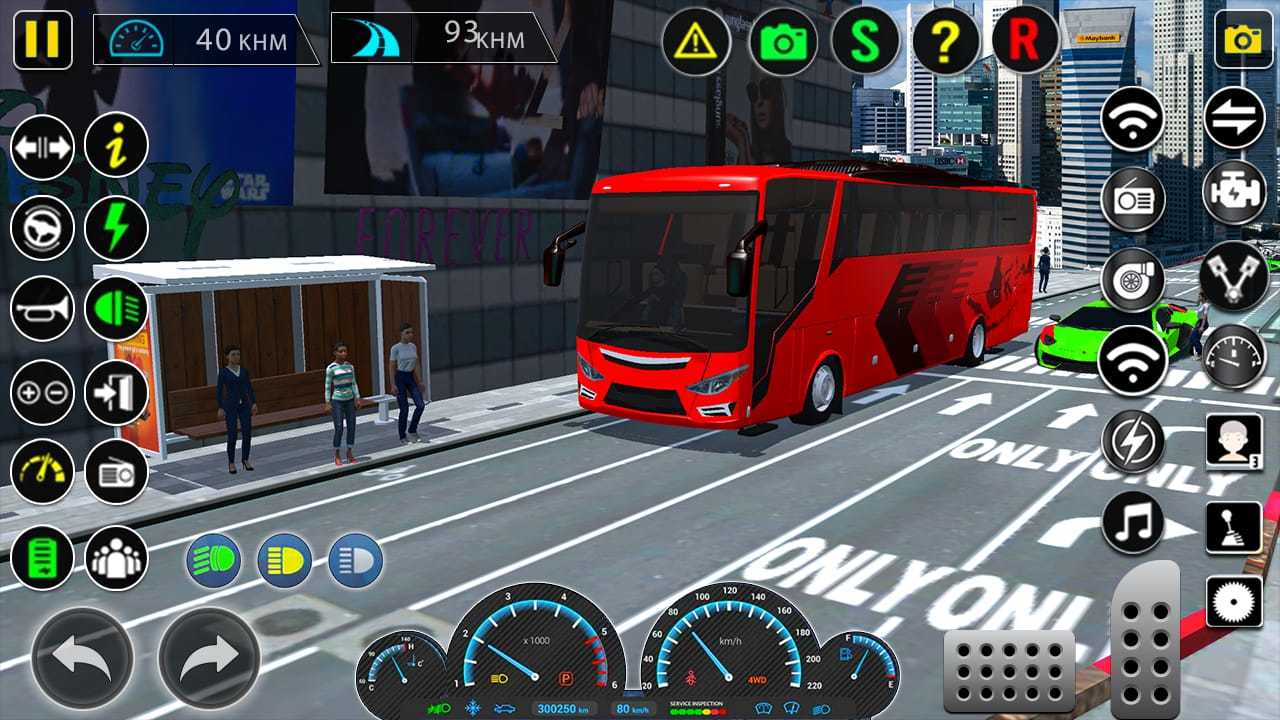The width and height of the screenshot is (1280, 720).
Task: Show the passengers group icon
Action: pos(116,558)
